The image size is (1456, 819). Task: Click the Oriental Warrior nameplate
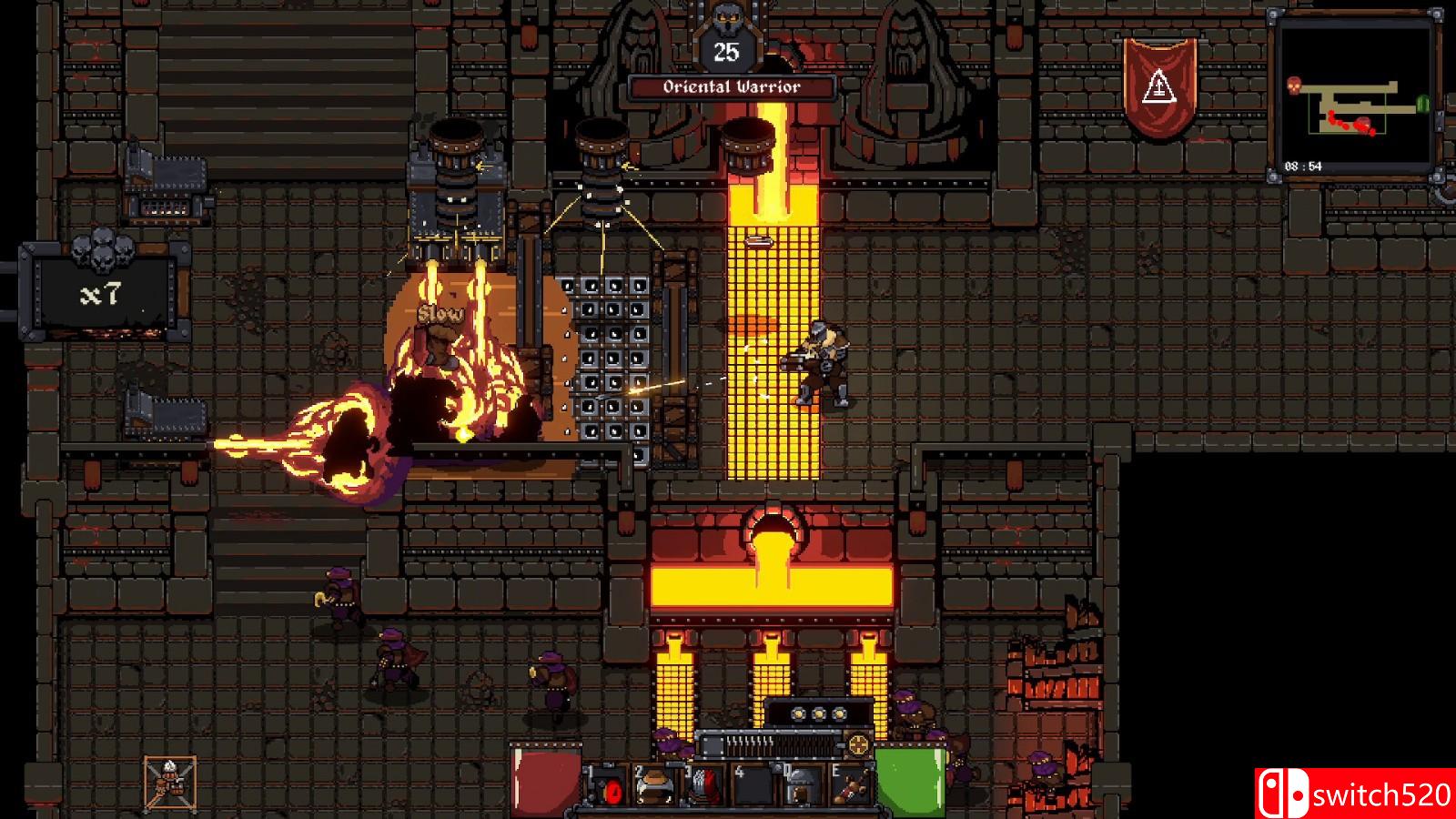729,87
